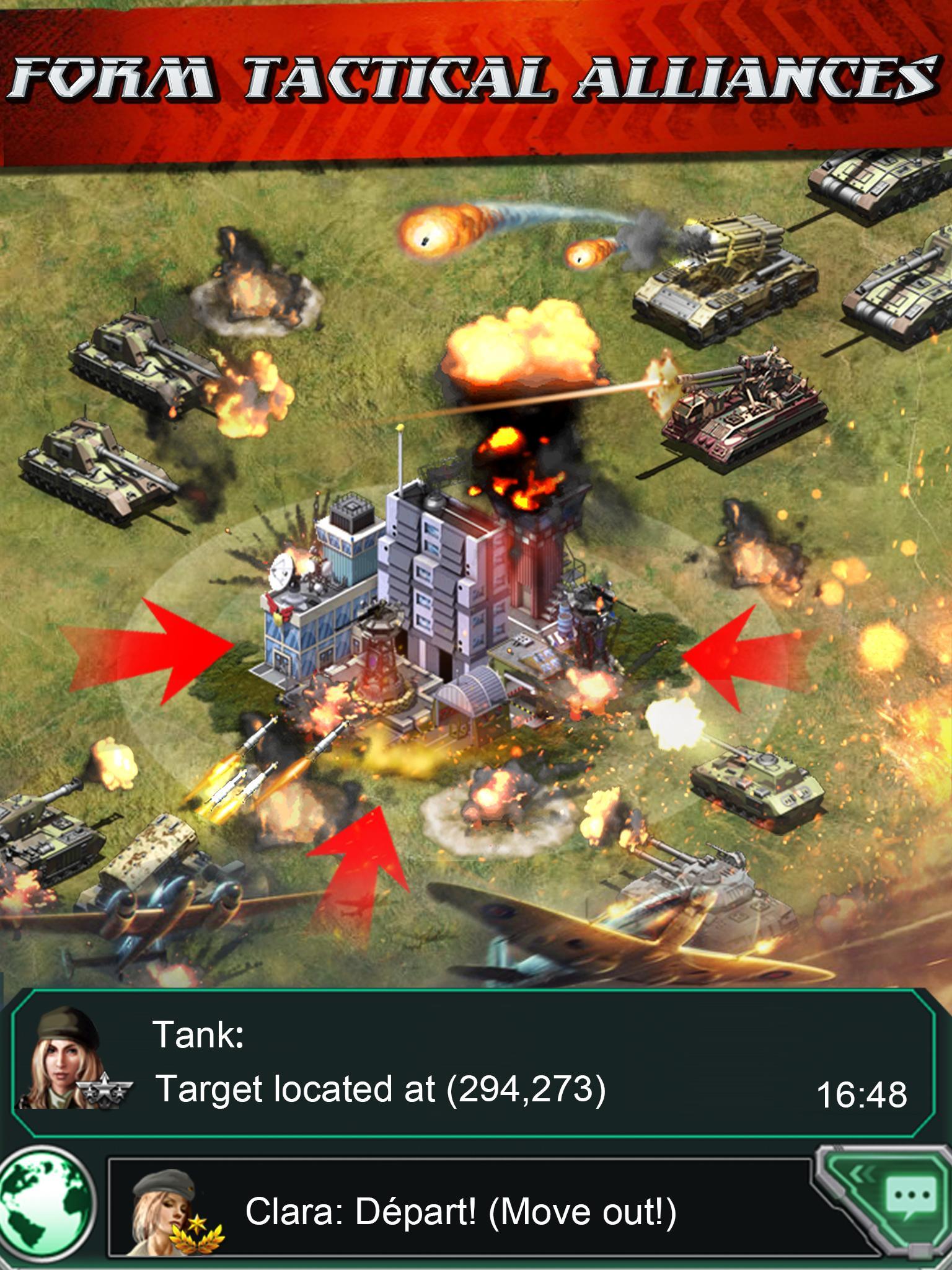952x1270 pixels.
Task: Toggle the yellow flag atop the headquarters
Action: click(x=400, y=428)
